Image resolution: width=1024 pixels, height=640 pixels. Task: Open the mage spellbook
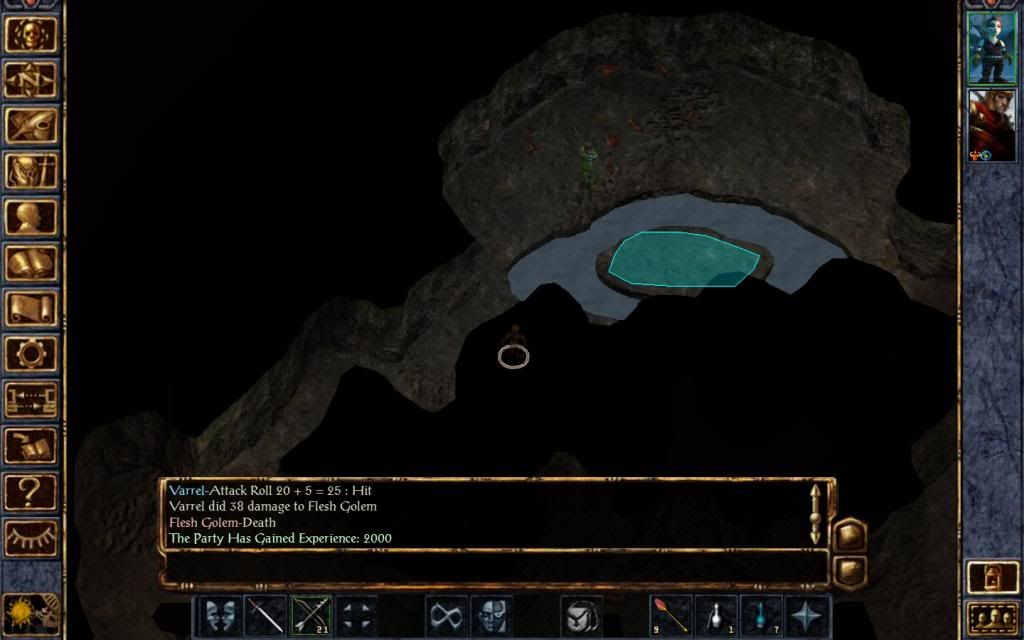coord(30,263)
